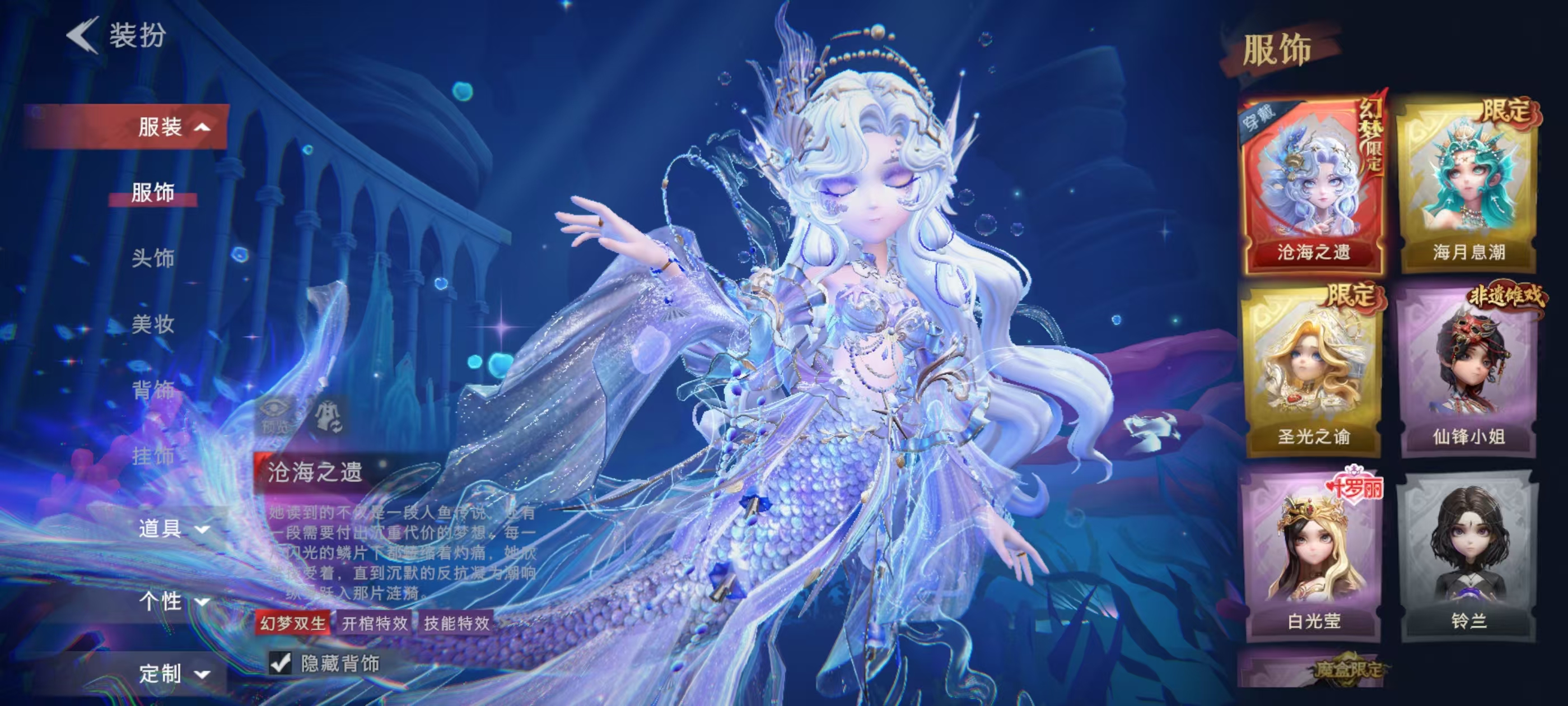Screen dimensions: 1568x706
Task: View the 技能特效 effect
Action: tap(456, 623)
